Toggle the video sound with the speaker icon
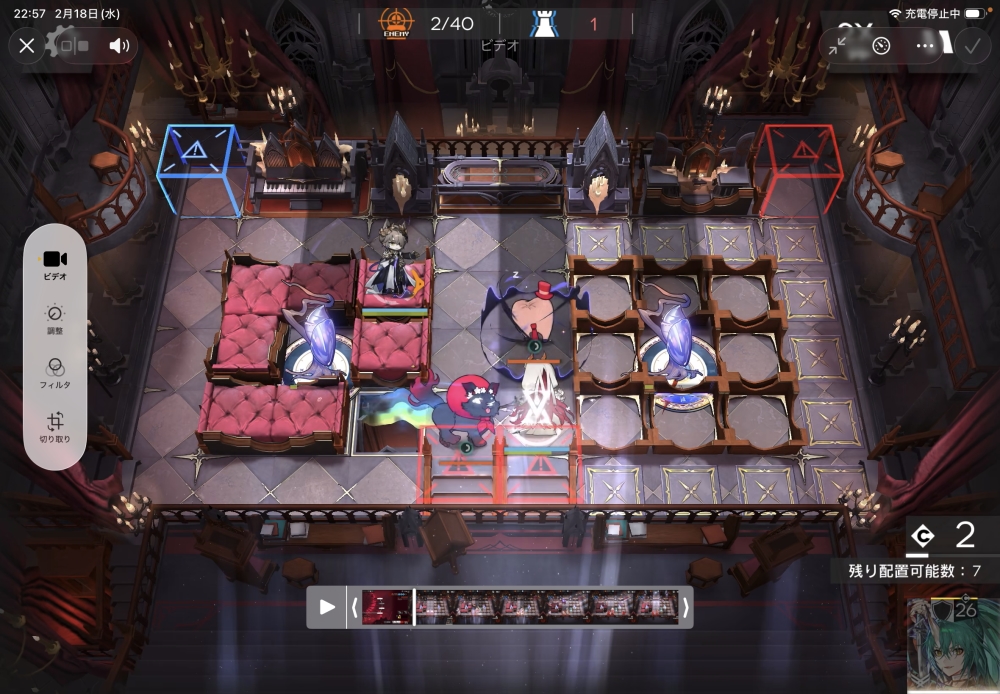The width and height of the screenshot is (1000, 694). point(120,45)
